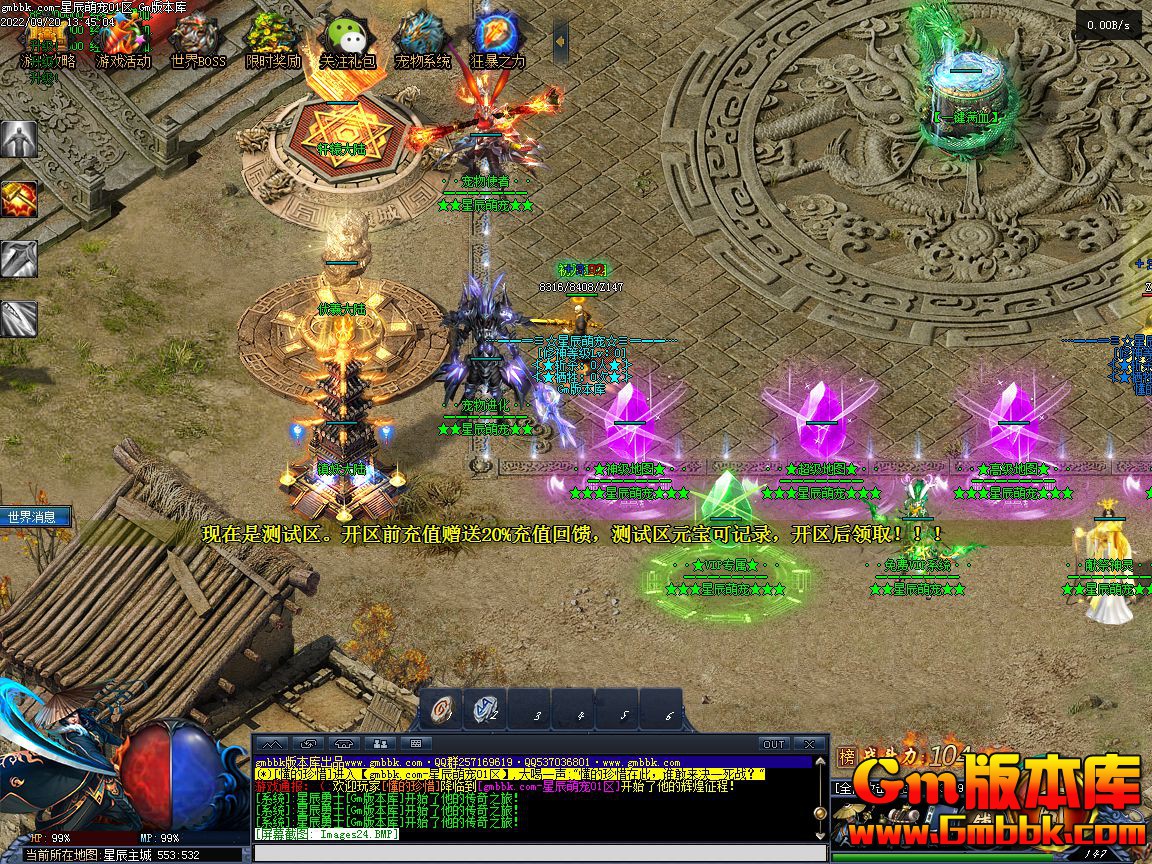Image resolution: width=1152 pixels, height=864 pixels.
Task: Open the 榜 ranking button
Action: 847,757
